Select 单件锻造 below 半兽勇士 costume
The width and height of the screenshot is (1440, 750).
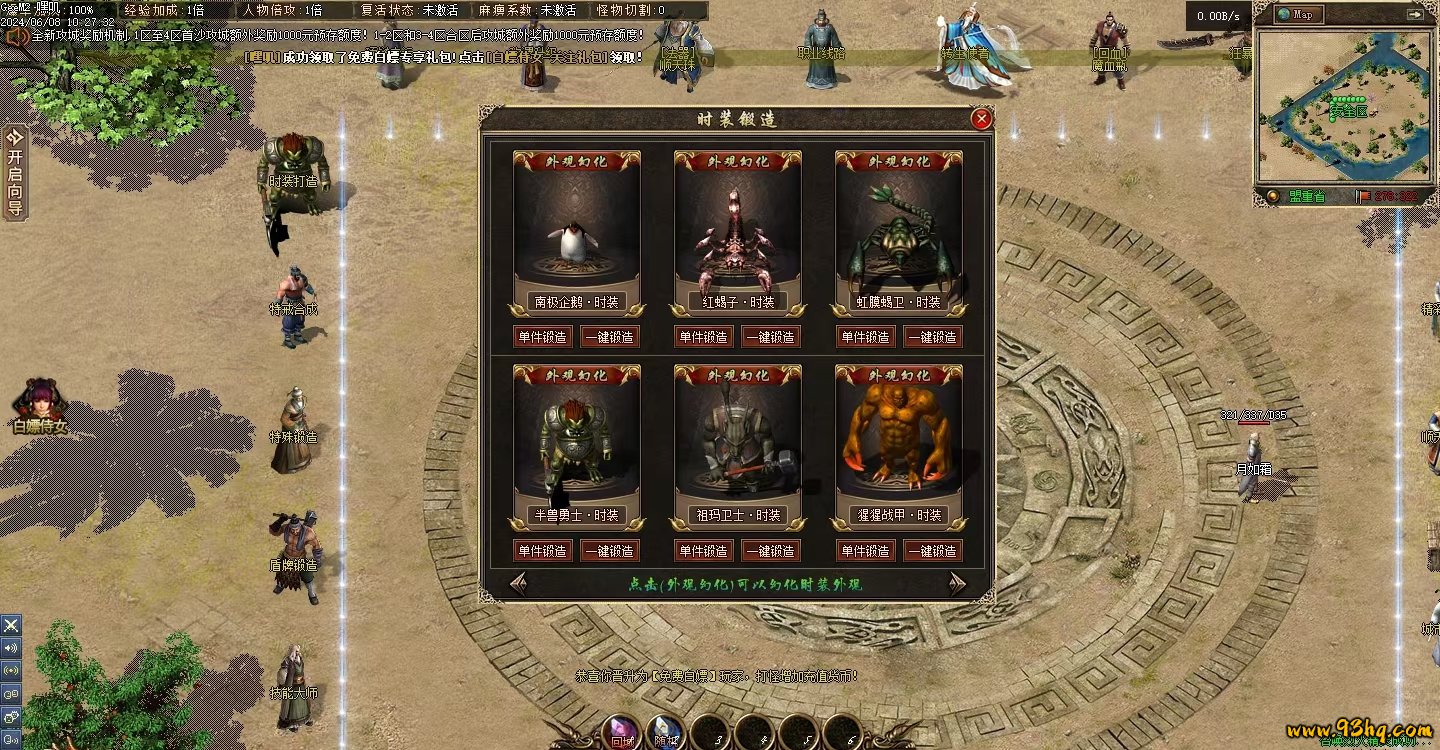(x=542, y=551)
